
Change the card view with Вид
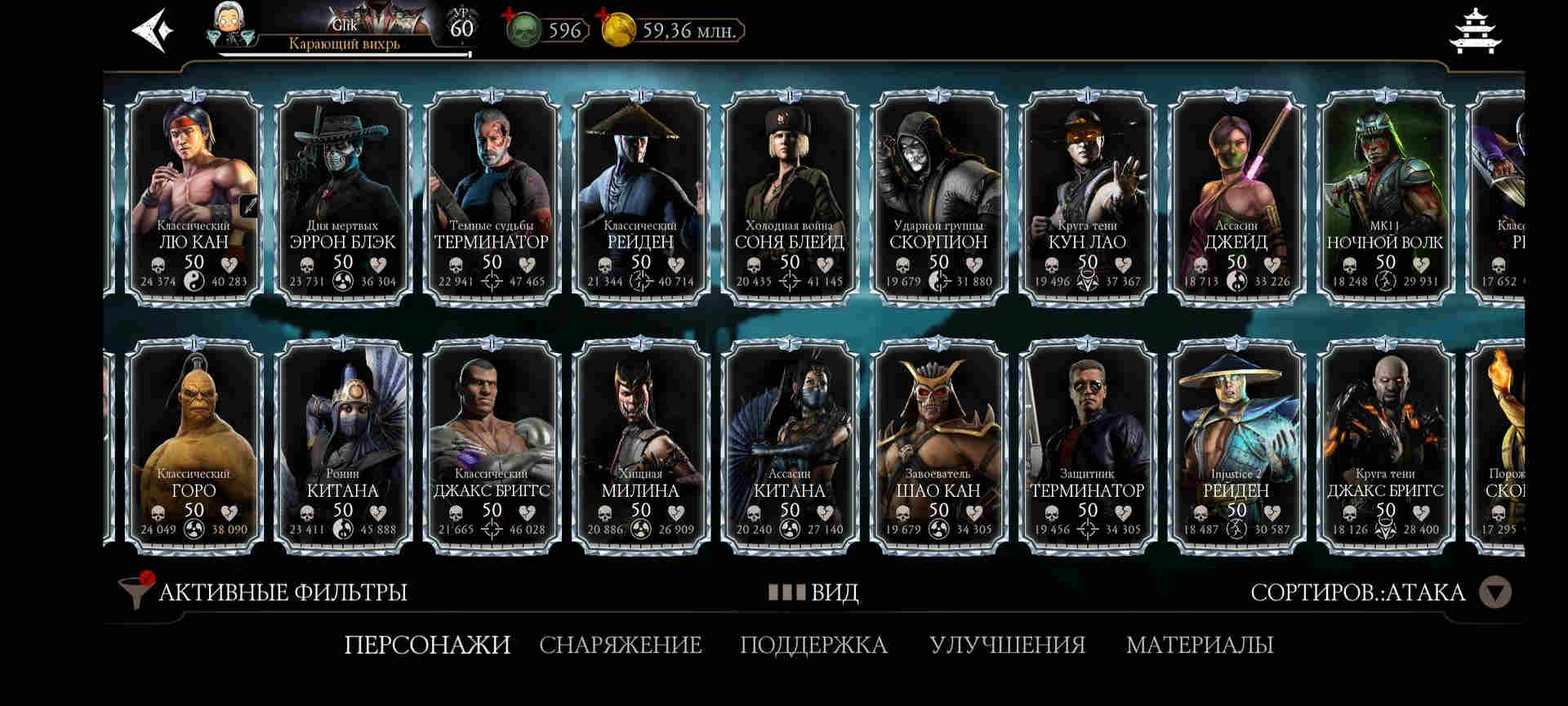(813, 592)
